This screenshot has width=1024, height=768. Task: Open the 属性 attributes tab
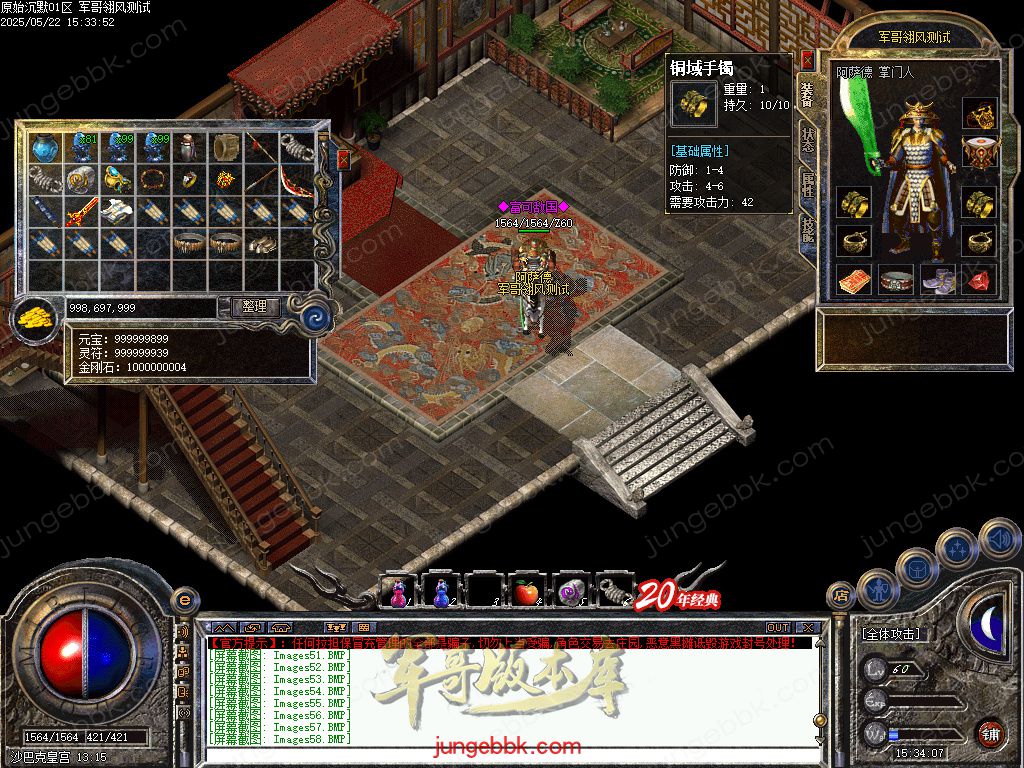click(807, 184)
